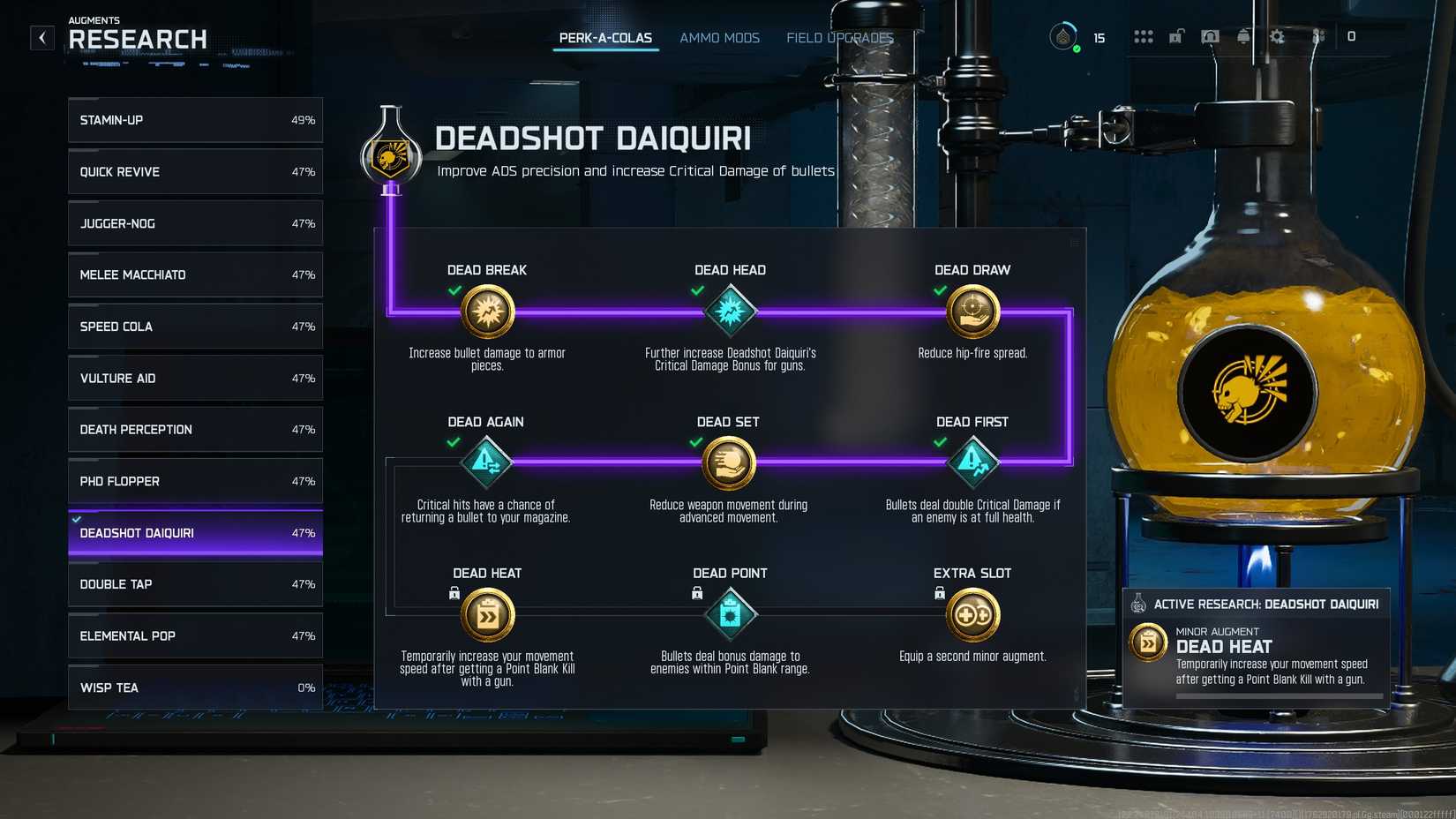Viewport: 1456px width, 819px height.
Task: Switch to the Ammo Mods tab
Action: [719, 37]
